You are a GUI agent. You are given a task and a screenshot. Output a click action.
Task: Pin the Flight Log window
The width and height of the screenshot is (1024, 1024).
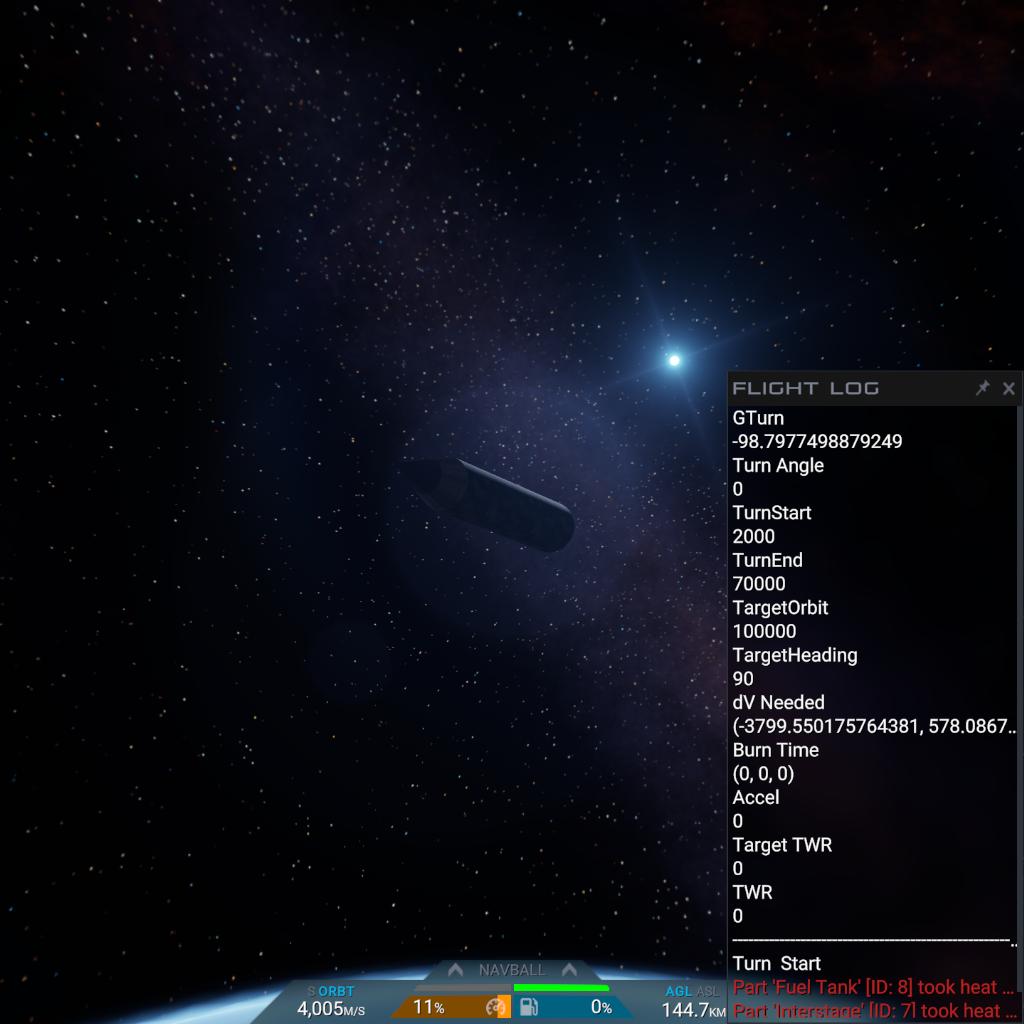982,388
